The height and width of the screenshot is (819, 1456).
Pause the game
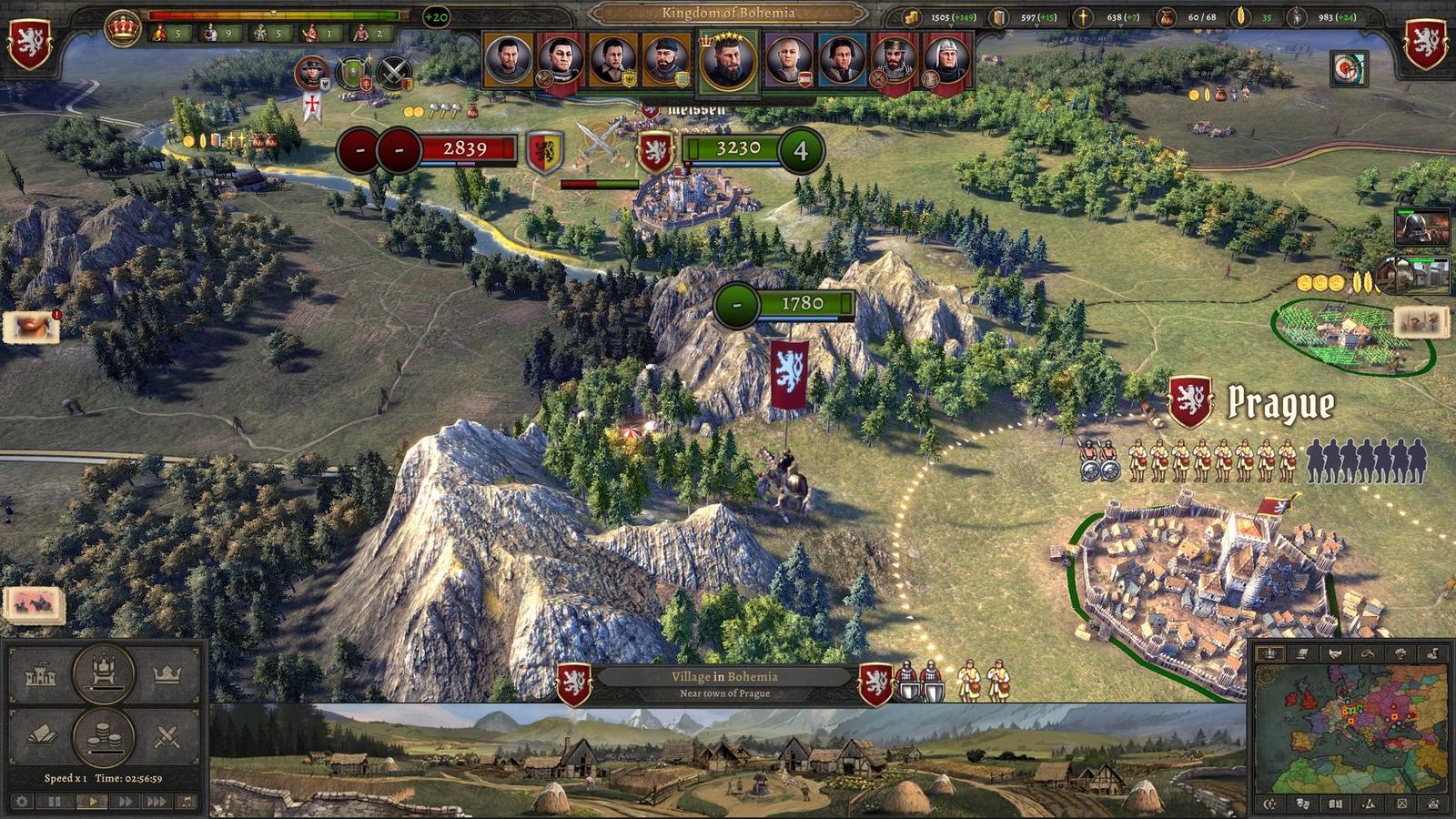coord(55,802)
